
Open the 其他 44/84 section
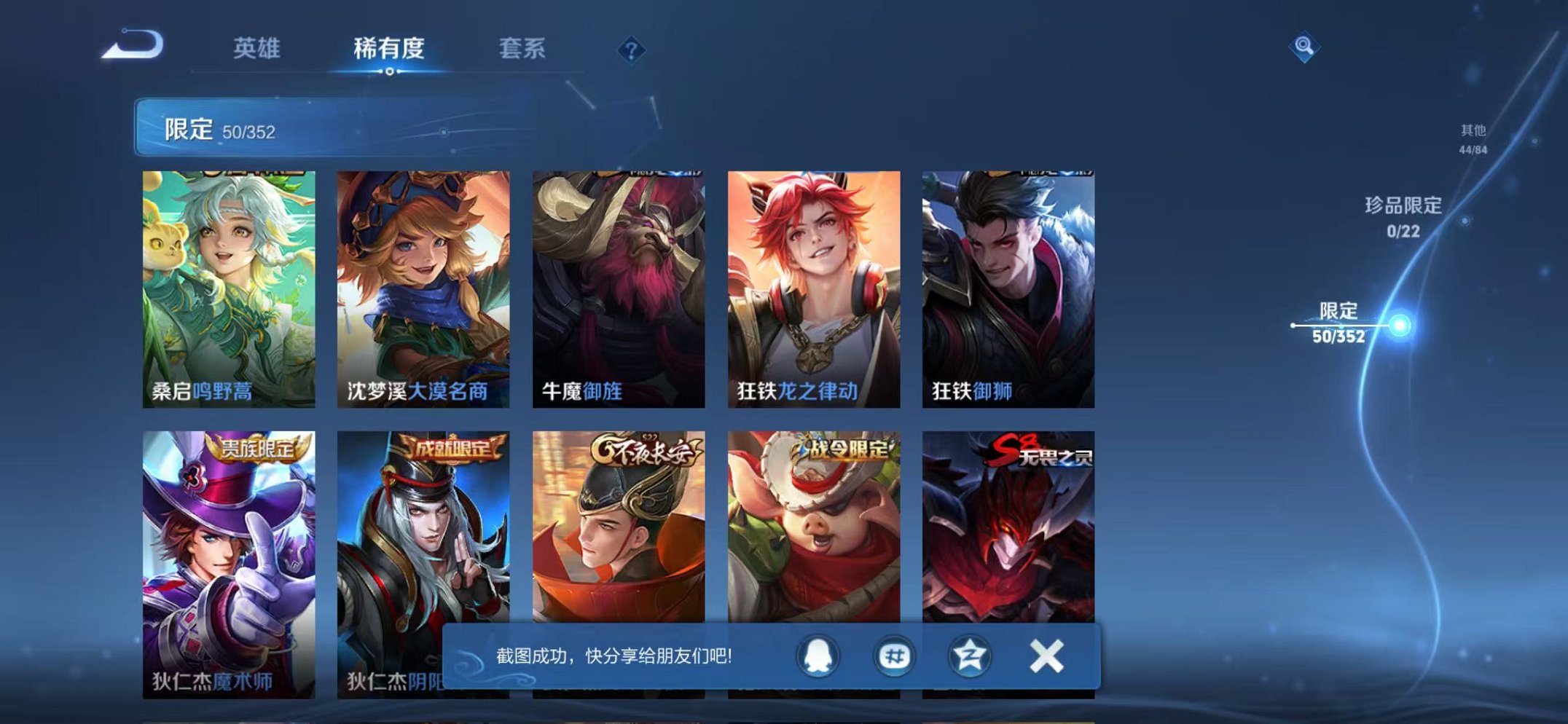coord(1473,138)
